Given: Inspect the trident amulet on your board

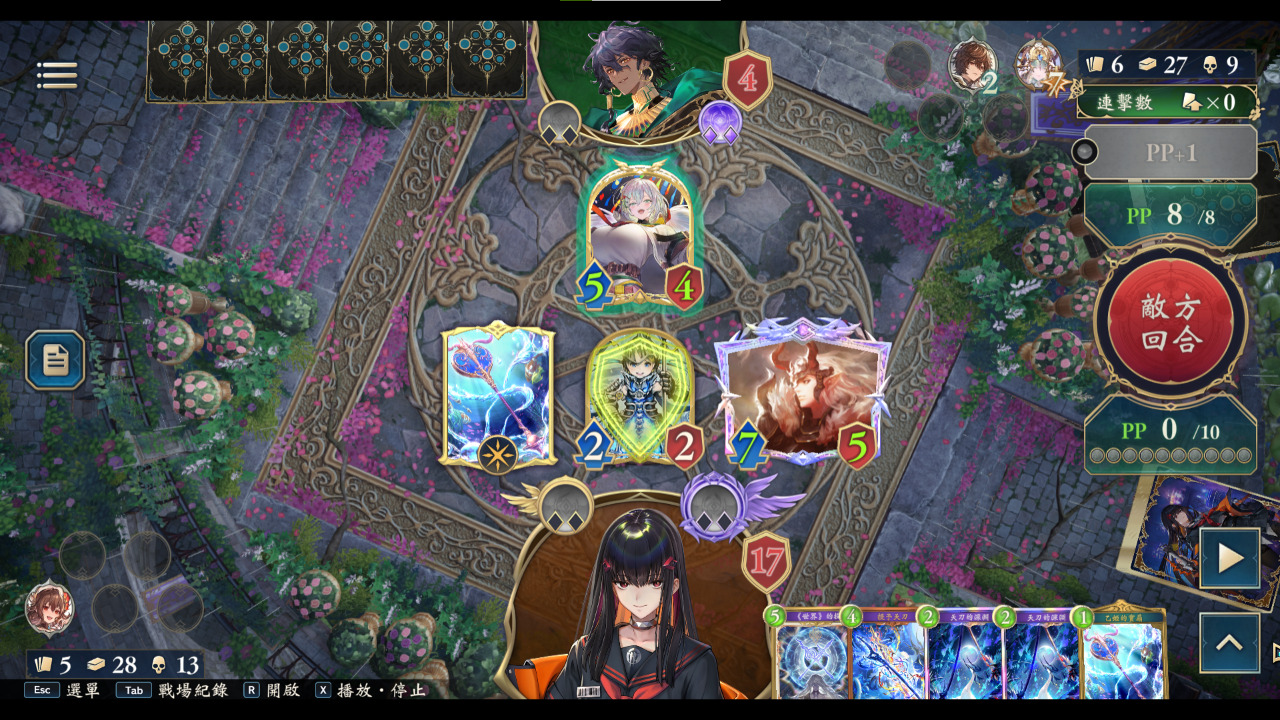Looking at the screenshot, I should [497, 395].
